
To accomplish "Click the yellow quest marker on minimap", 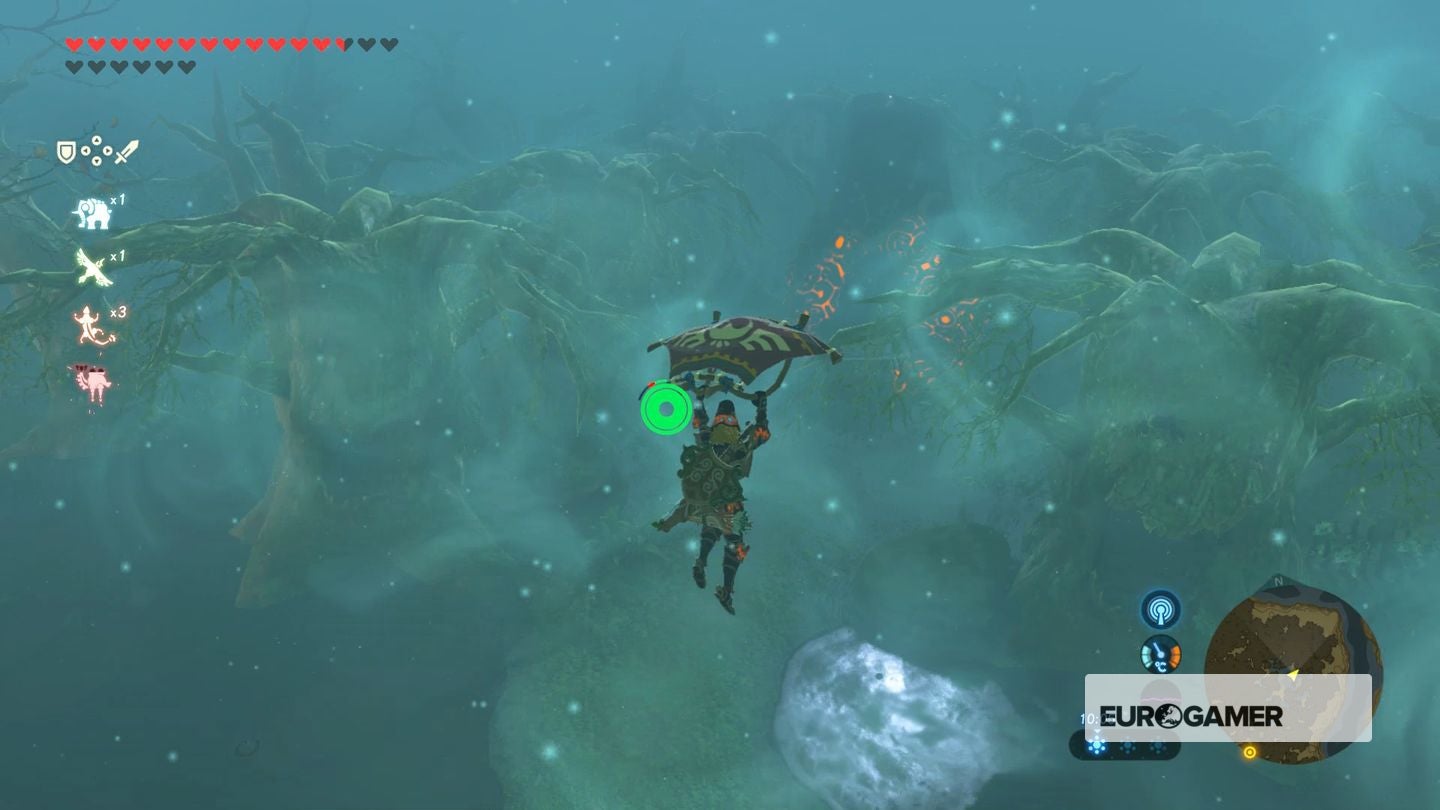I will pos(1249,752).
